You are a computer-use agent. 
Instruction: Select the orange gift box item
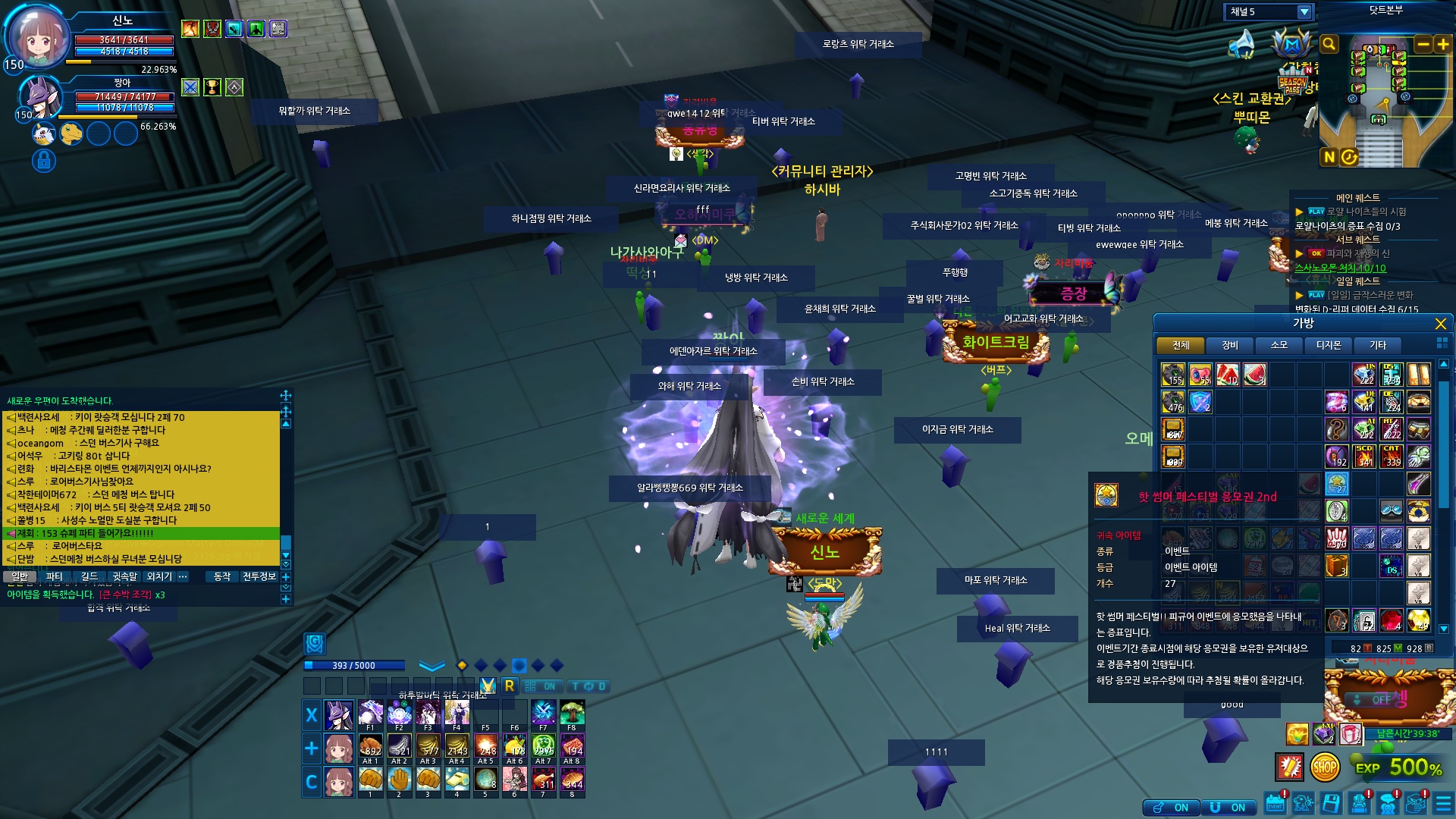tap(1336, 565)
